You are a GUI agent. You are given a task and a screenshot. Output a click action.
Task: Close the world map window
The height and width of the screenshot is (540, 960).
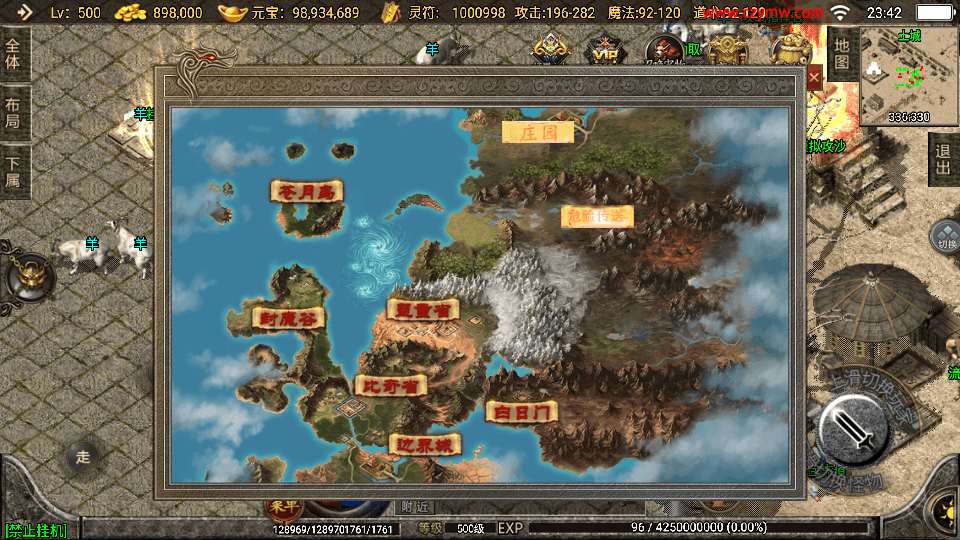tap(815, 77)
